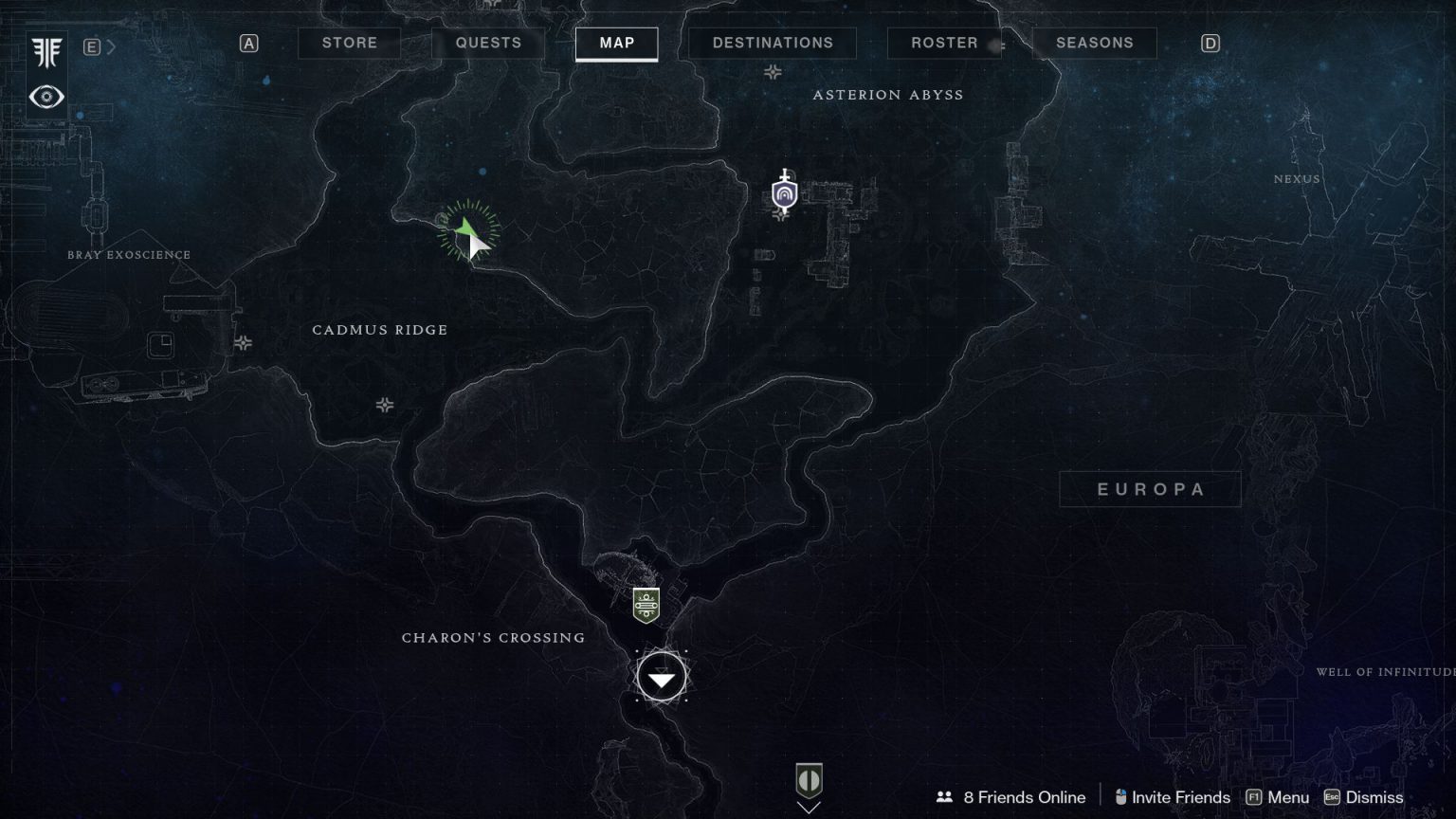Select the Asterion Abyss activity shield marker

(x=784, y=194)
